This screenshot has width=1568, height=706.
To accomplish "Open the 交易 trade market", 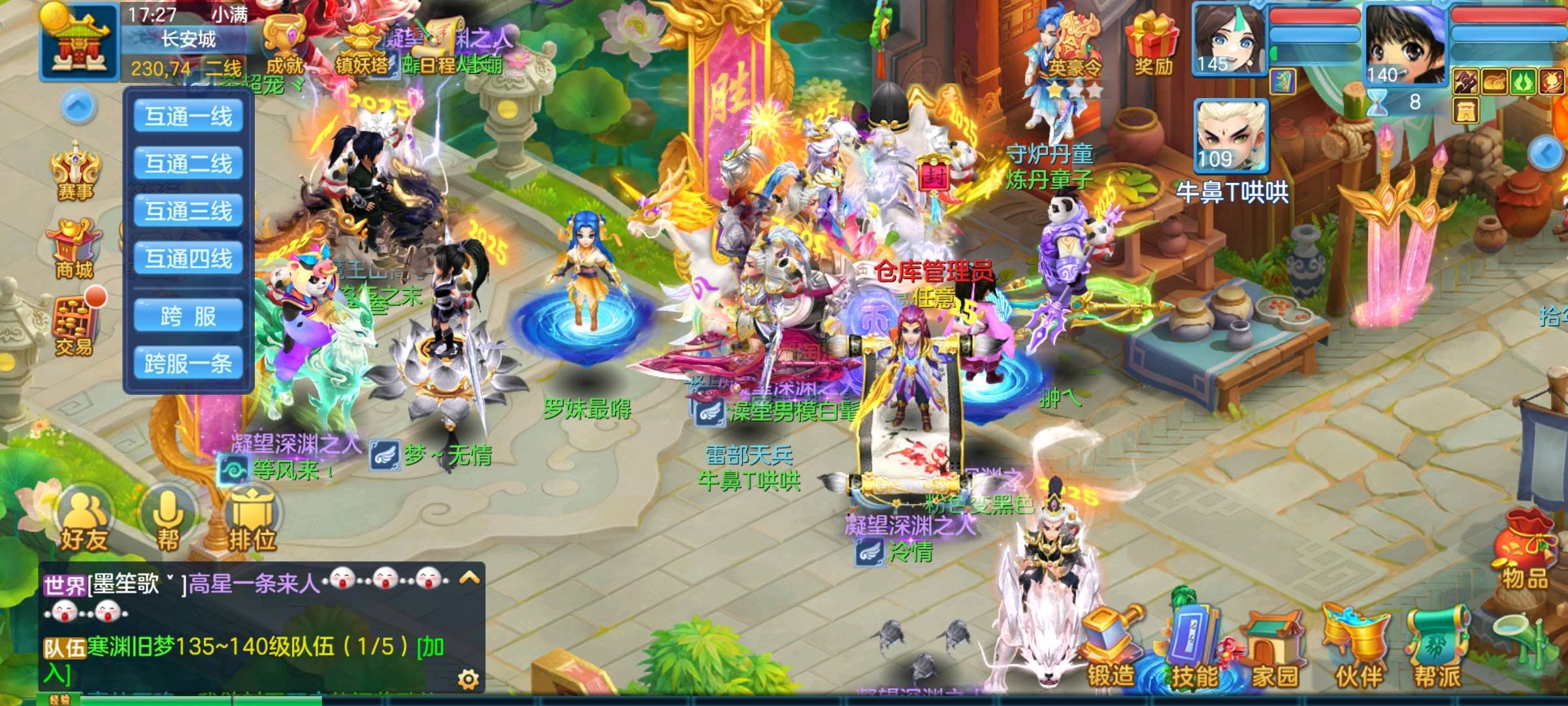I will point(74,328).
